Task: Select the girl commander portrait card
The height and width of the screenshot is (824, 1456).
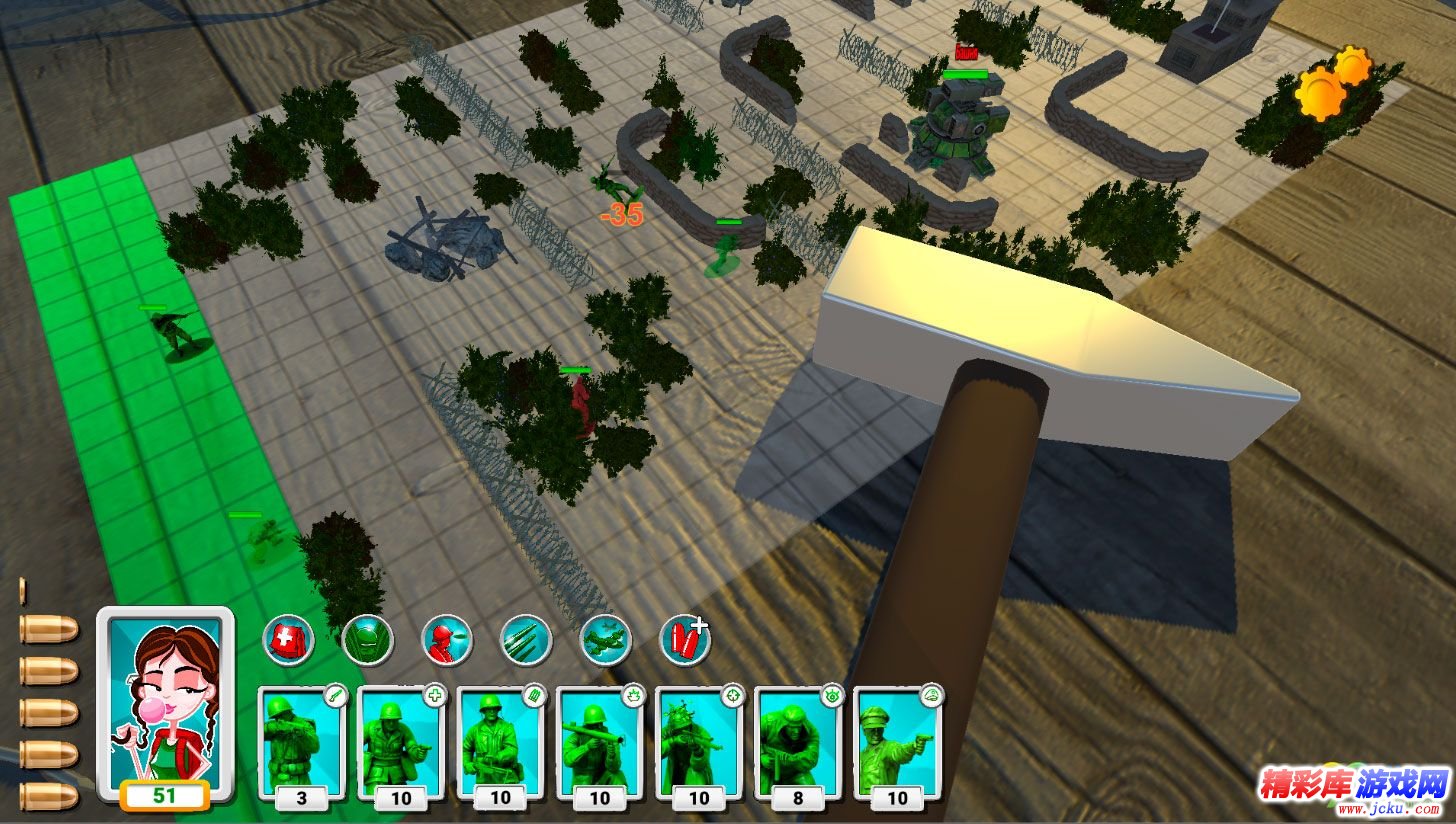Action: pos(165,701)
